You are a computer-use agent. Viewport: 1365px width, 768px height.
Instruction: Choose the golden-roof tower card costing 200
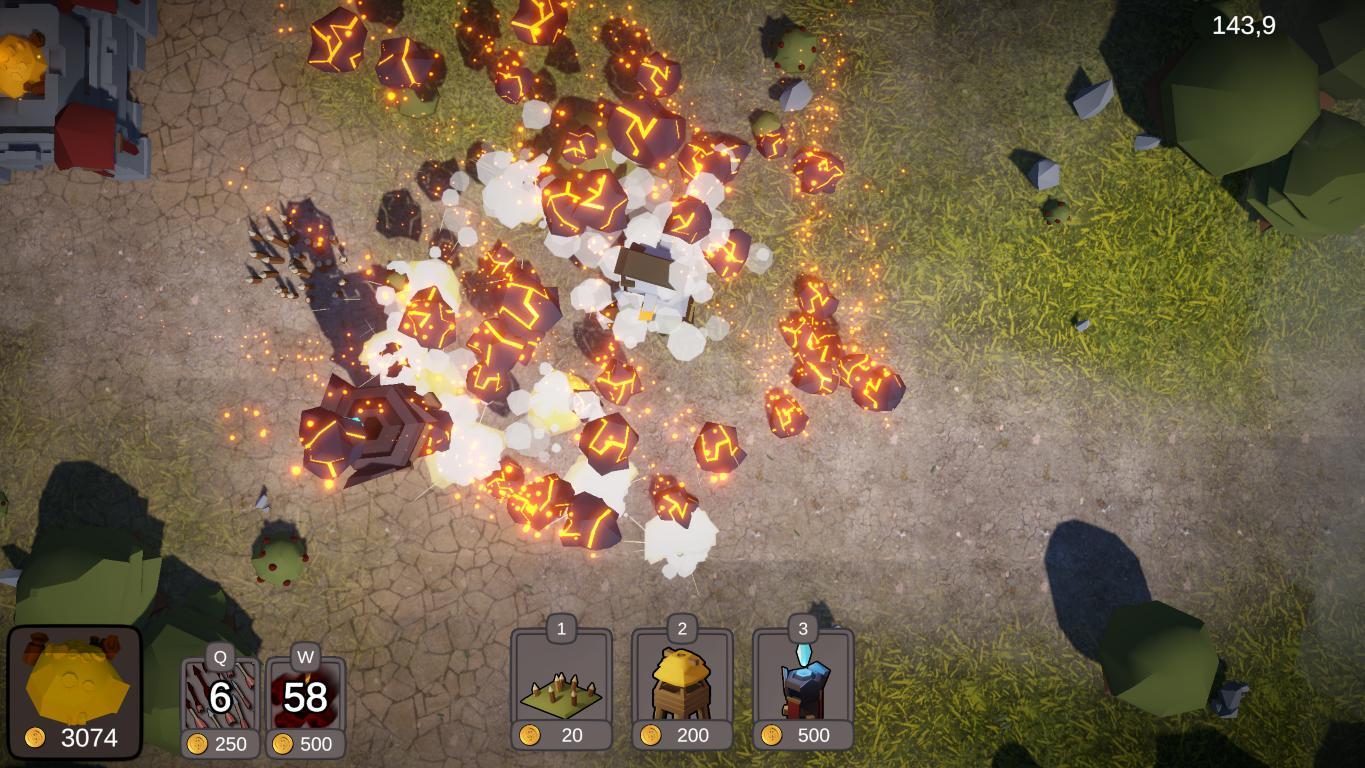[x=682, y=687]
